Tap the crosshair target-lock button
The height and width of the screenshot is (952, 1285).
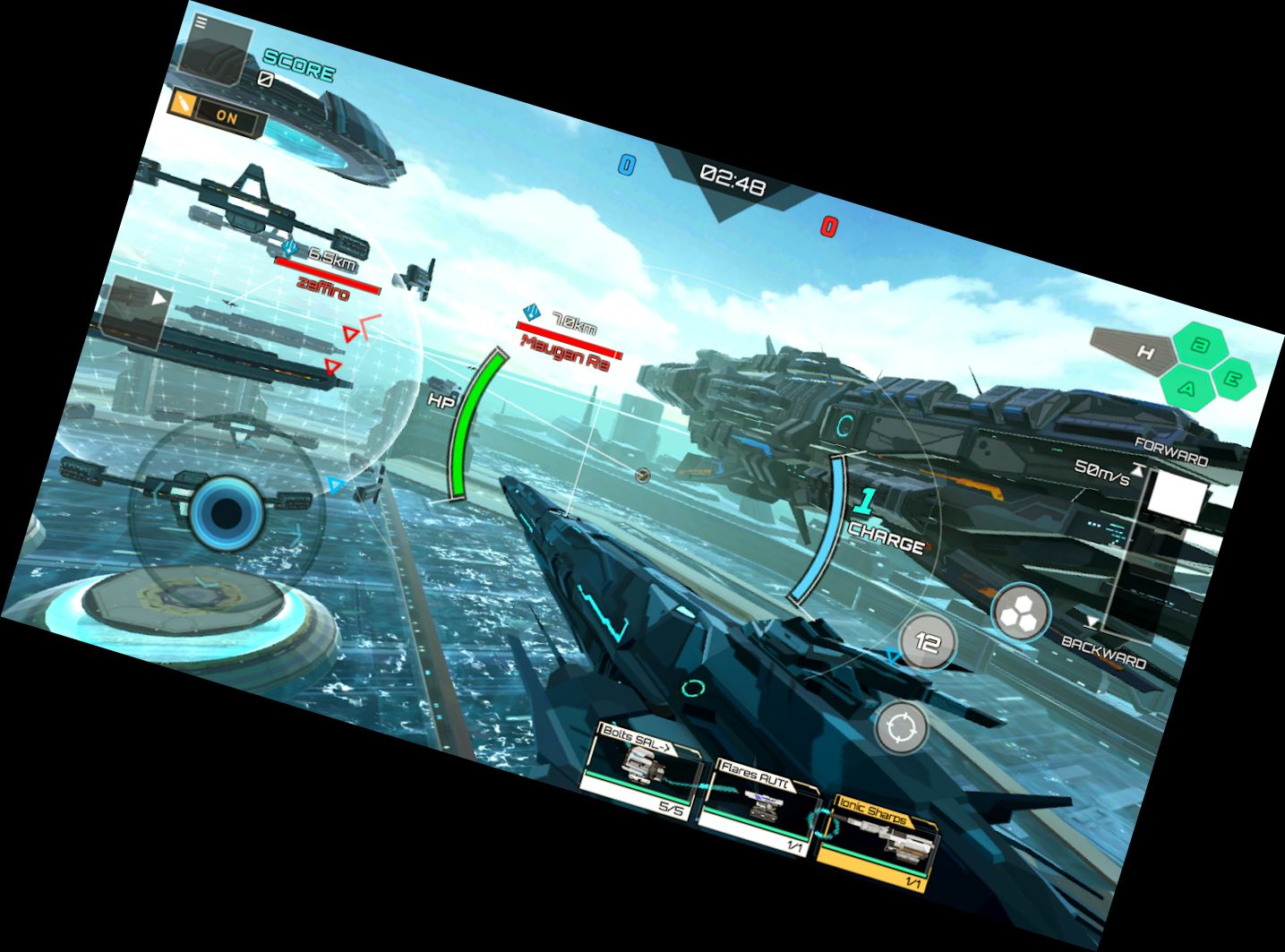coord(901,728)
